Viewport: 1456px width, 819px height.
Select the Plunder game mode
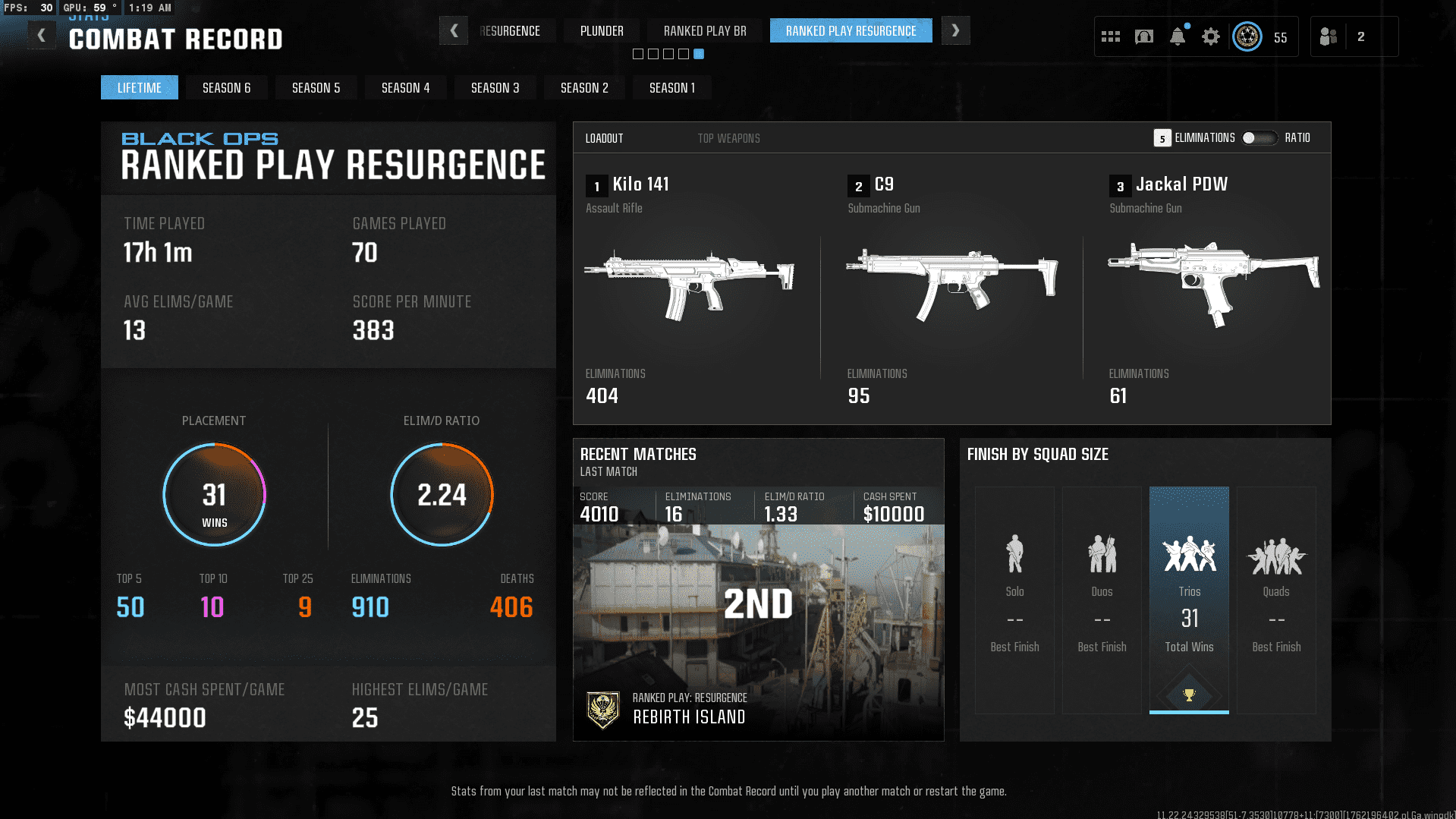pos(601,30)
